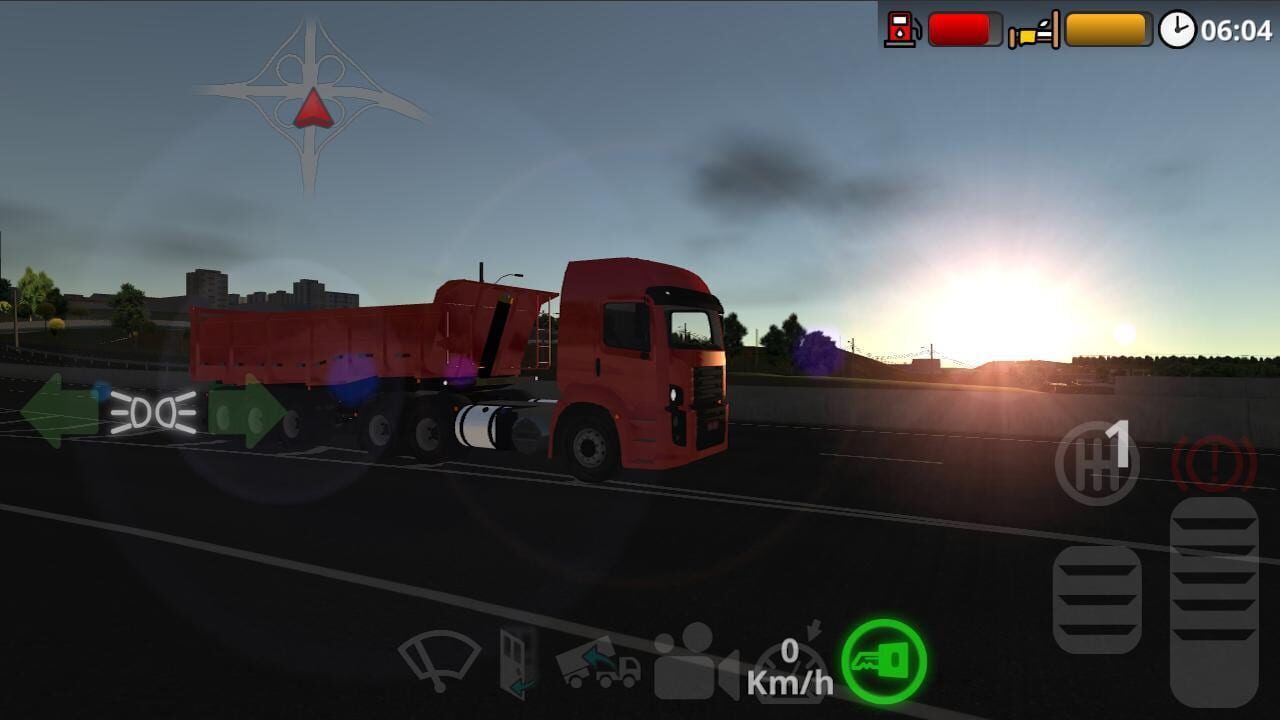
Task: Engage the handbrake icon
Action: click(x=1215, y=460)
